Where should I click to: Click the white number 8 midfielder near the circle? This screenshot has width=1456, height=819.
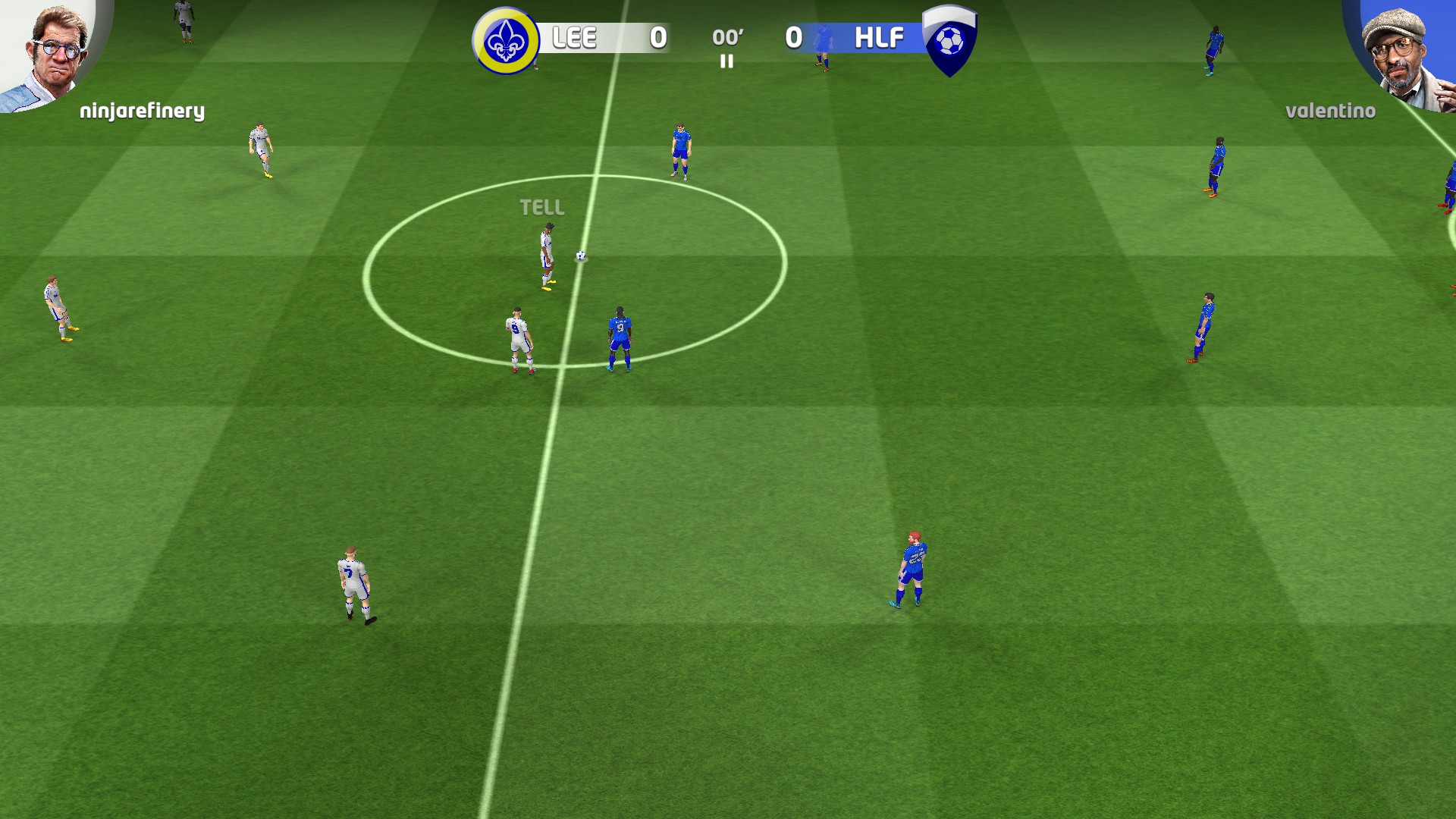point(517,334)
